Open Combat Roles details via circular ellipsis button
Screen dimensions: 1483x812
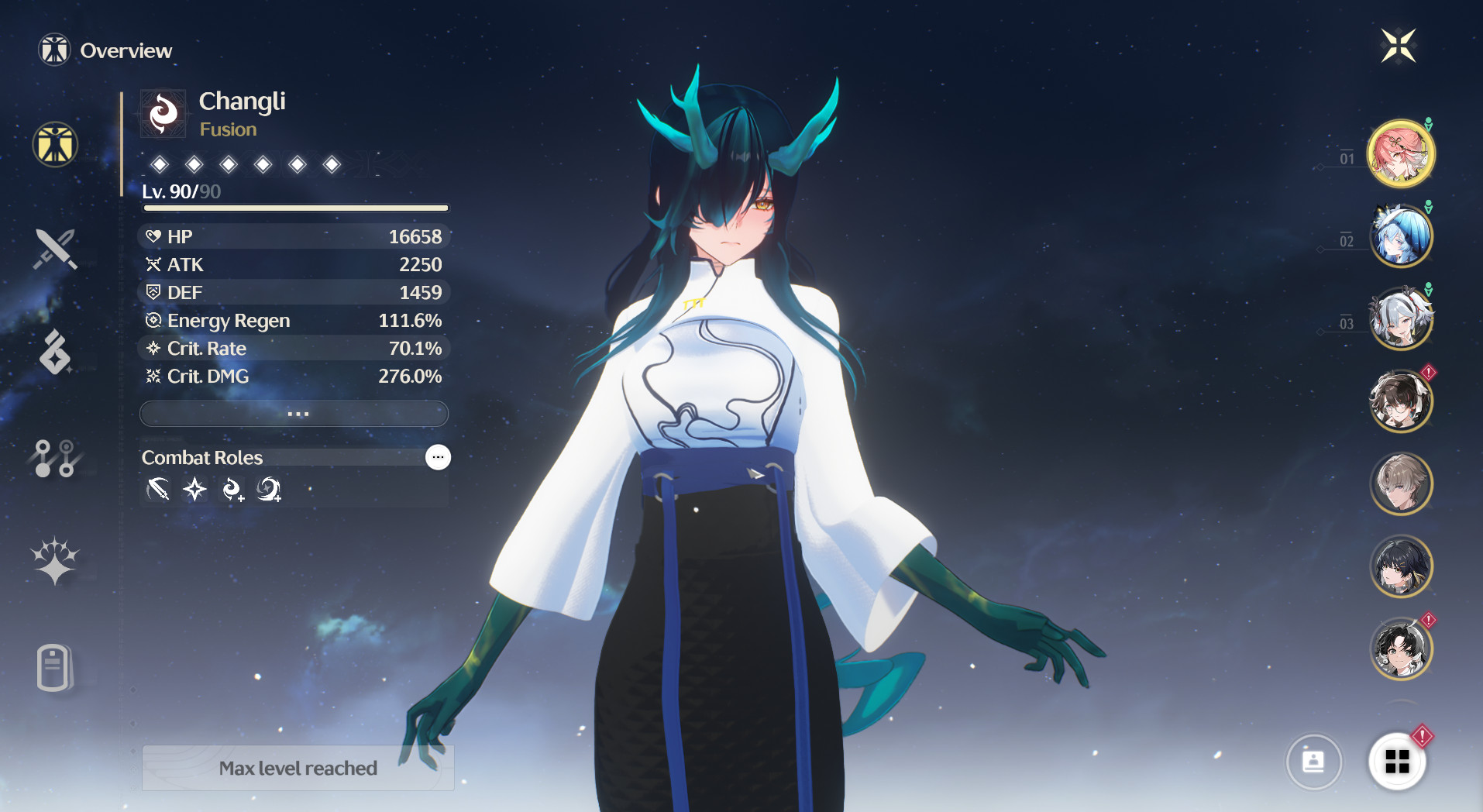pos(437,457)
